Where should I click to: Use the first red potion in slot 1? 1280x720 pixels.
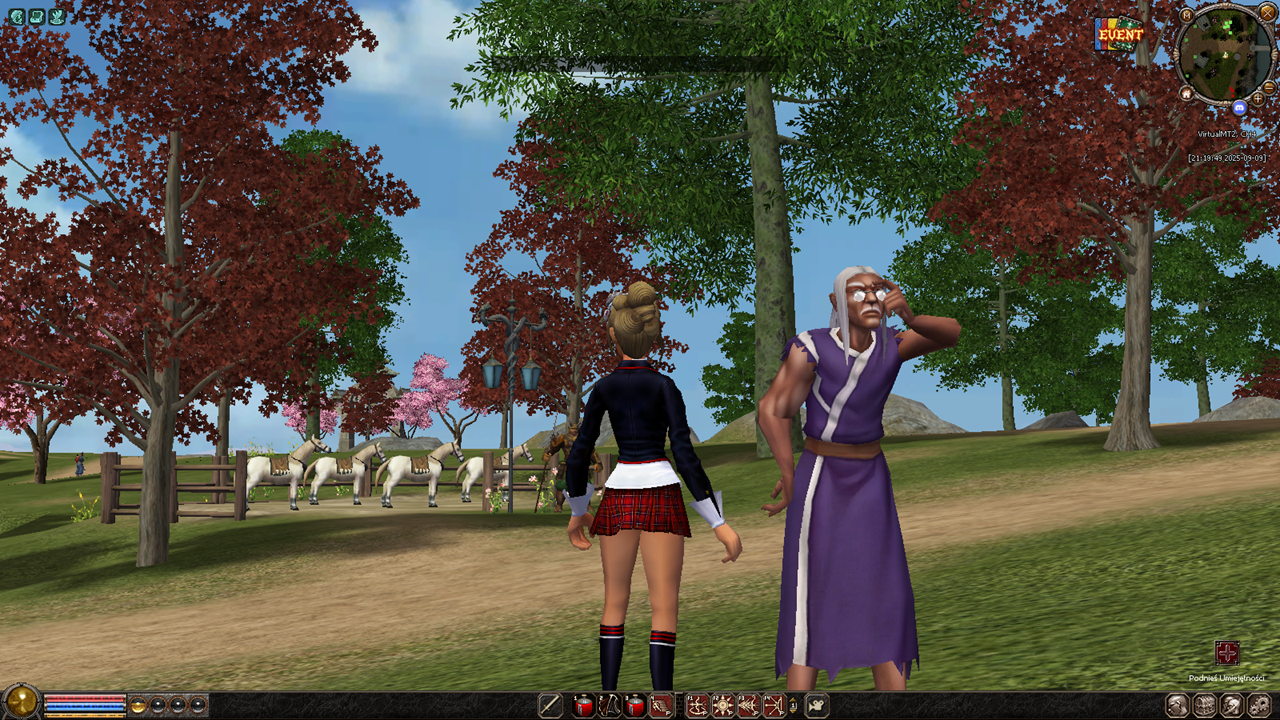(583, 706)
